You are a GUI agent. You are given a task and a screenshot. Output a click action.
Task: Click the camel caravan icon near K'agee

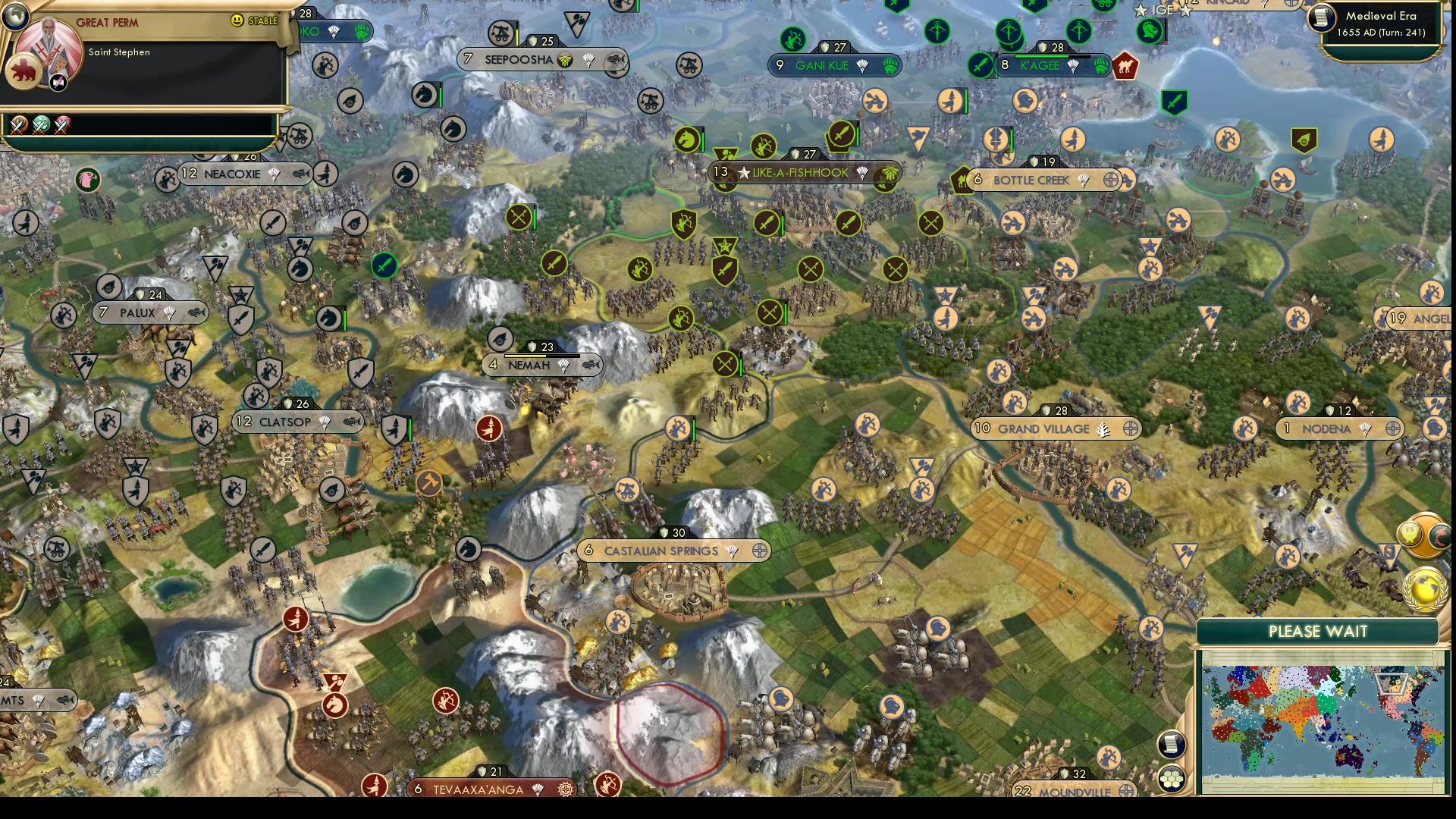tap(1125, 67)
